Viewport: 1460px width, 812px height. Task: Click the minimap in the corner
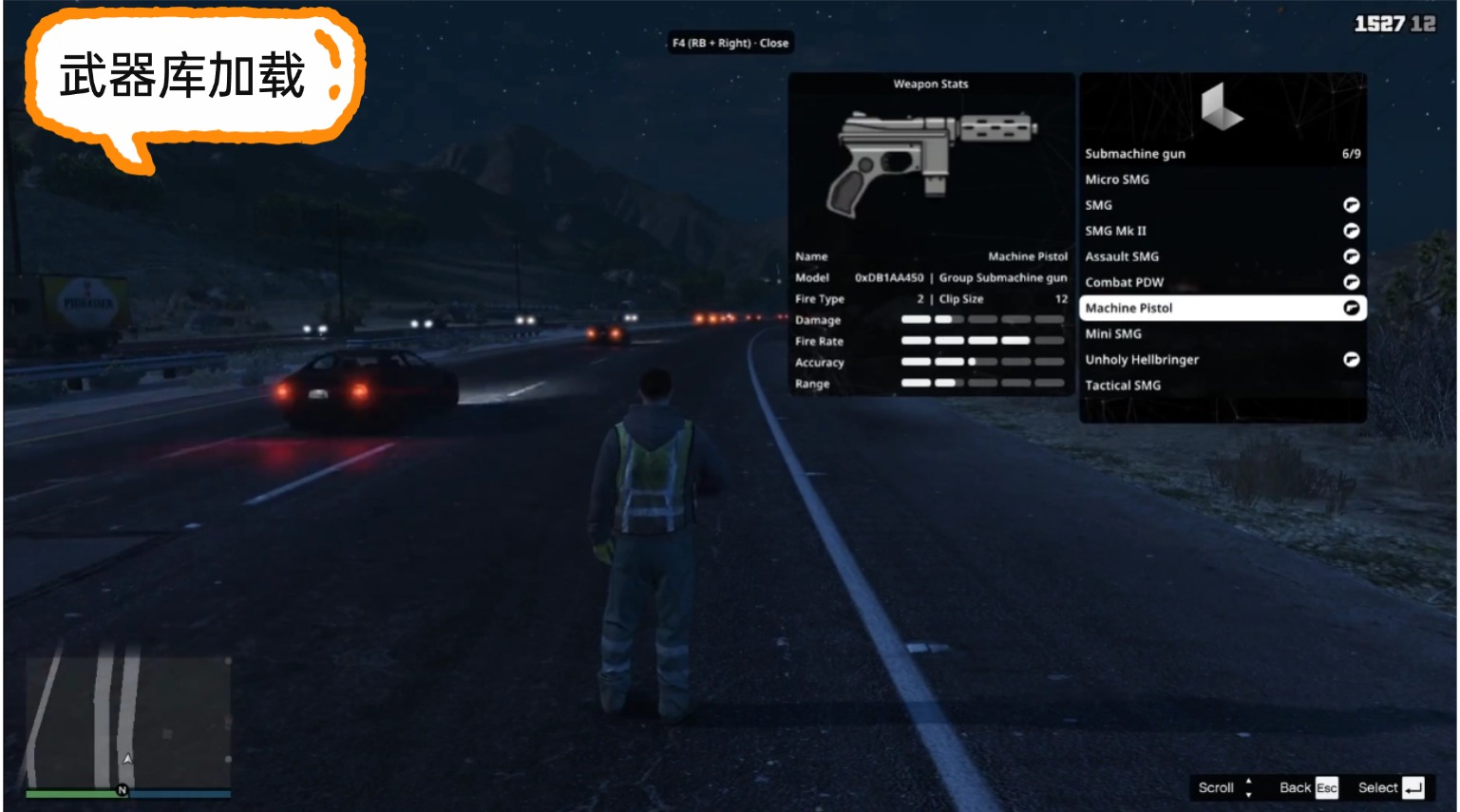tap(128, 722)
